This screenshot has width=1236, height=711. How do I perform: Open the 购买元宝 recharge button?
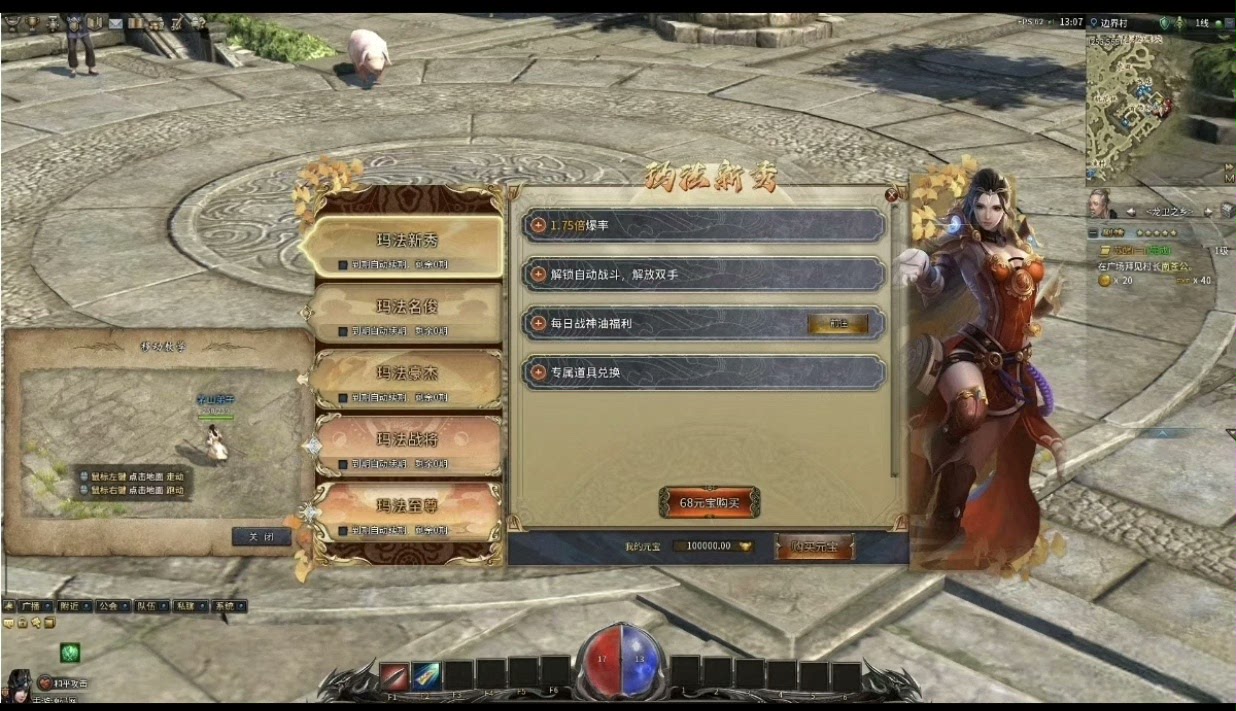(x=815, y=546)
